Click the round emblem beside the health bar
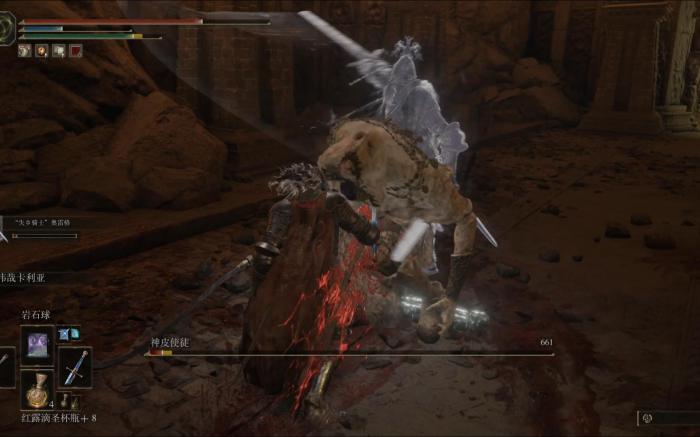The height and width of the screenshot is (437, 700). 8,29
